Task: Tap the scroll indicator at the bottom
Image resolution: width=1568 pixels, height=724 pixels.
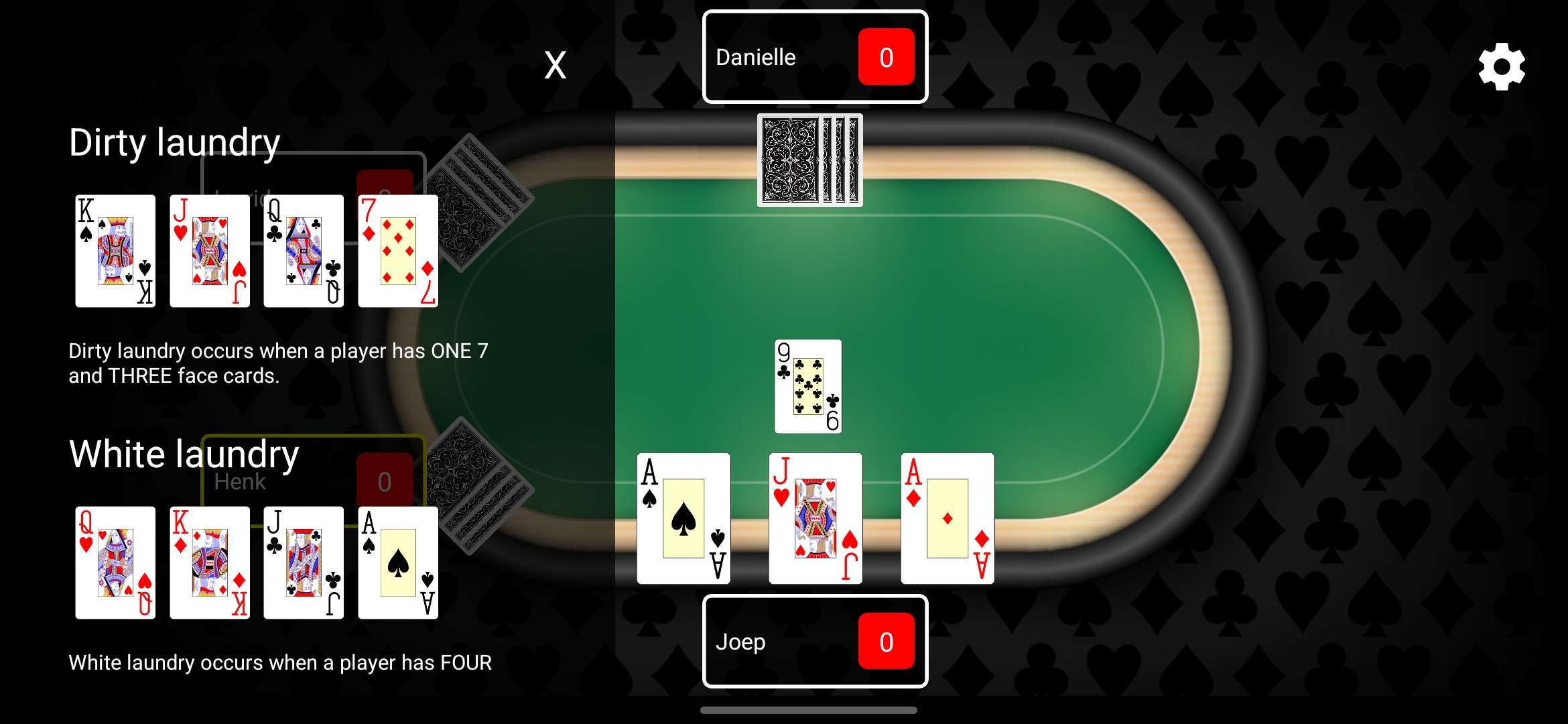Action: pos(807,709)
